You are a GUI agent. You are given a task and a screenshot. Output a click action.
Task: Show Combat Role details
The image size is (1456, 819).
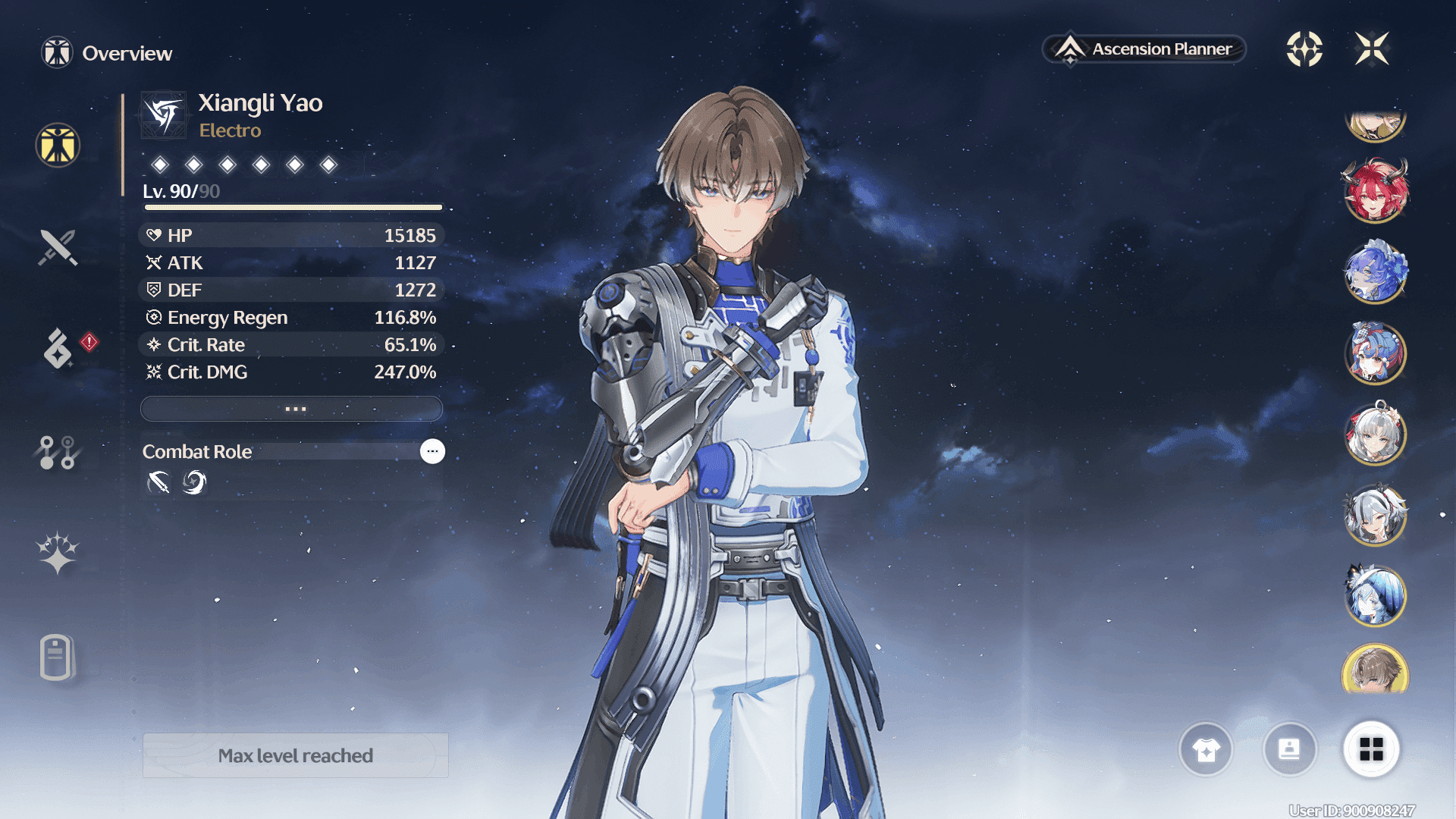pyautogui.click(x=432, y=451)
